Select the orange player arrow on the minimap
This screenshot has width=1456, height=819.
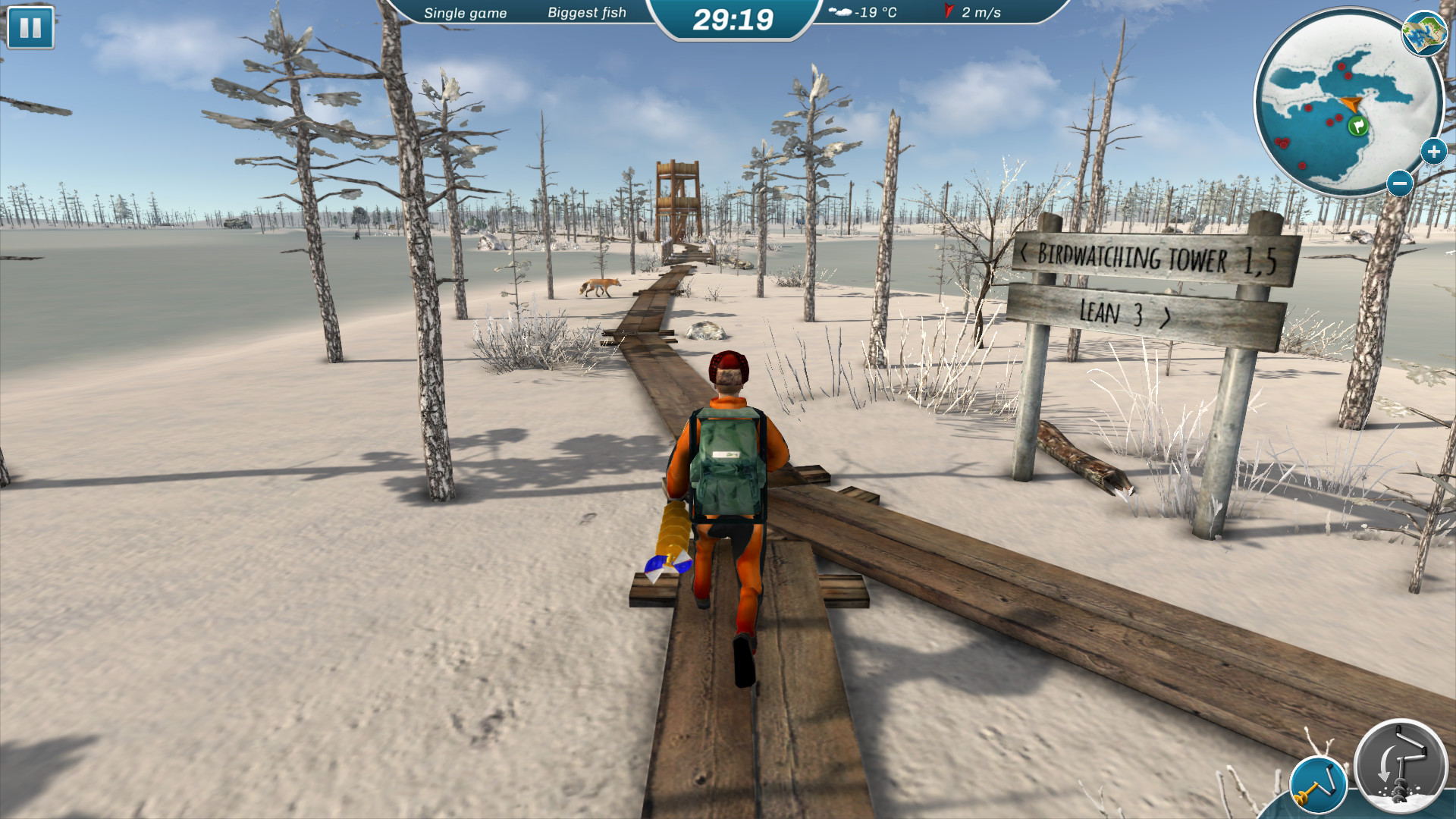point(1352,104)
